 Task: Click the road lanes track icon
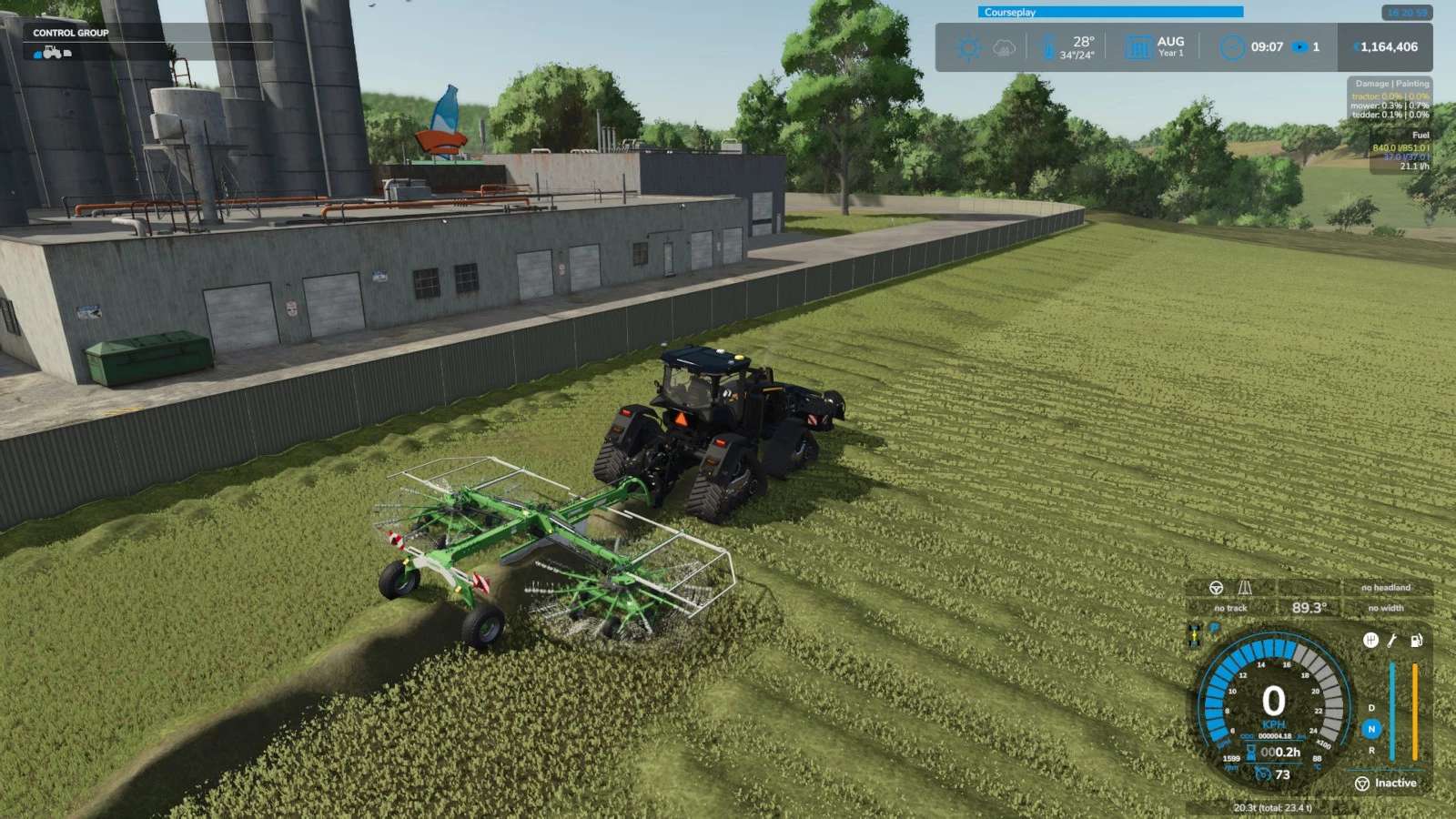1244,588
